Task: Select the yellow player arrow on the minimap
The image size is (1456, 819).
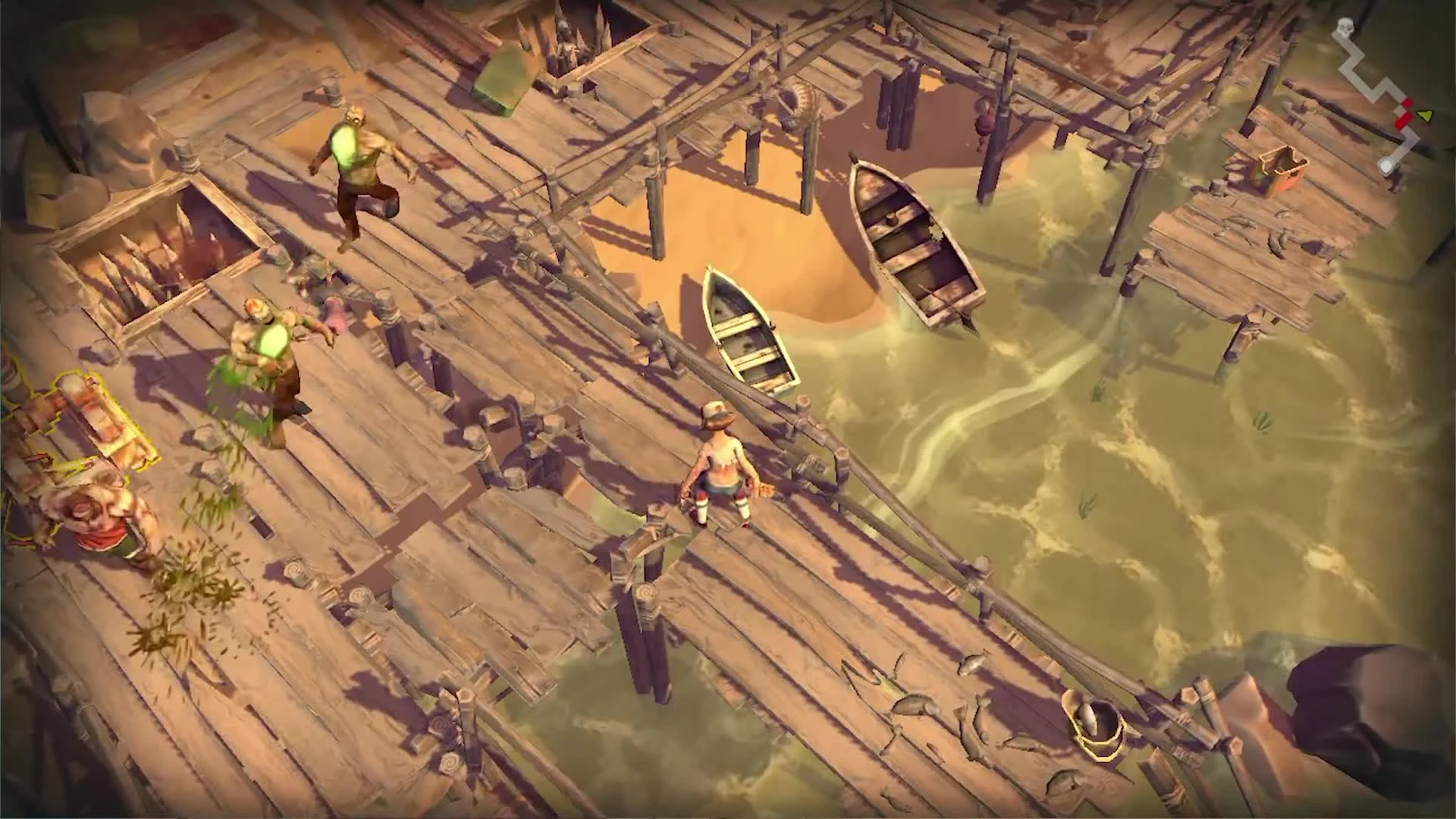Action: click(1425, 115)
